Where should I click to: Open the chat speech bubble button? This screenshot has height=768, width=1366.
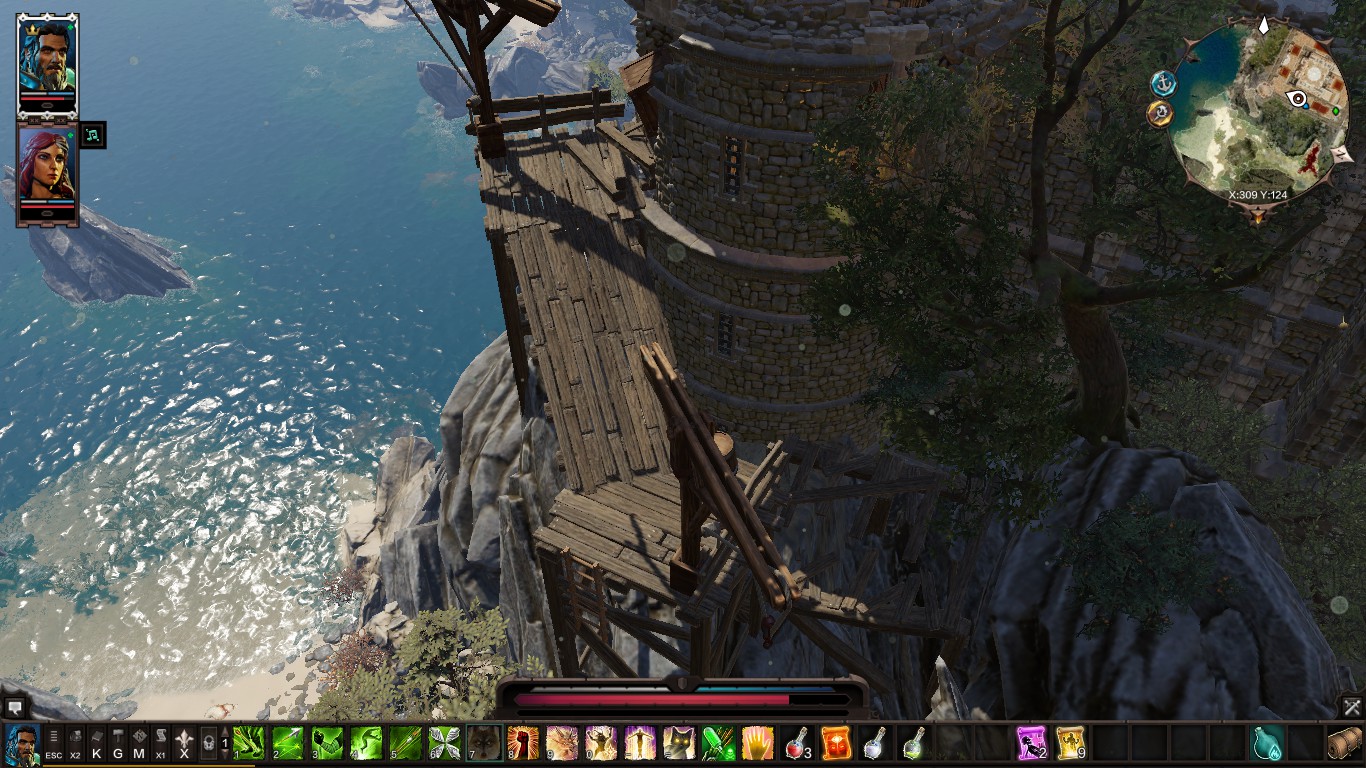click(15, 707)
